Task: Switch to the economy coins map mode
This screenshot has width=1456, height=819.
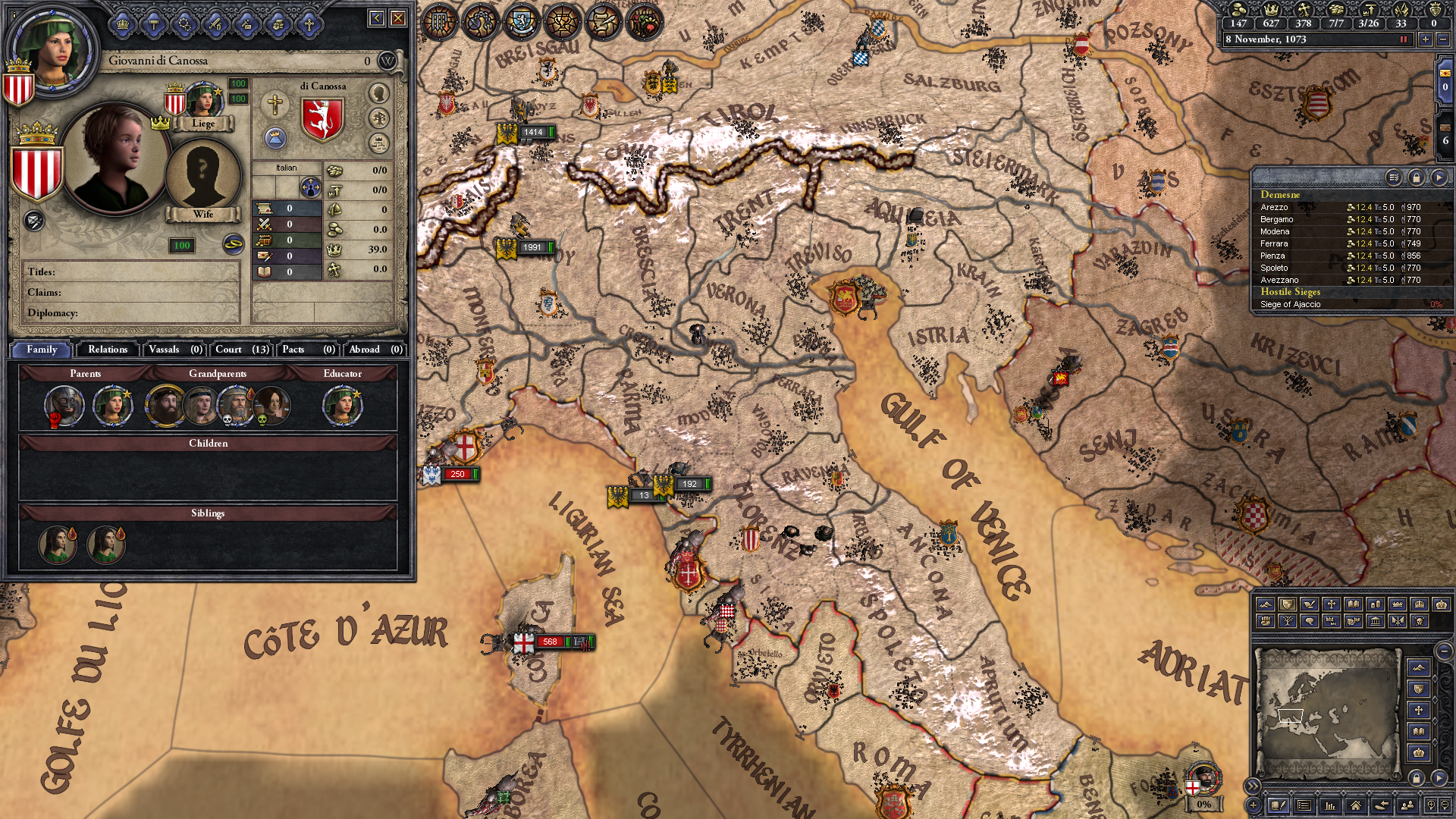Action: pos(1377,604)
